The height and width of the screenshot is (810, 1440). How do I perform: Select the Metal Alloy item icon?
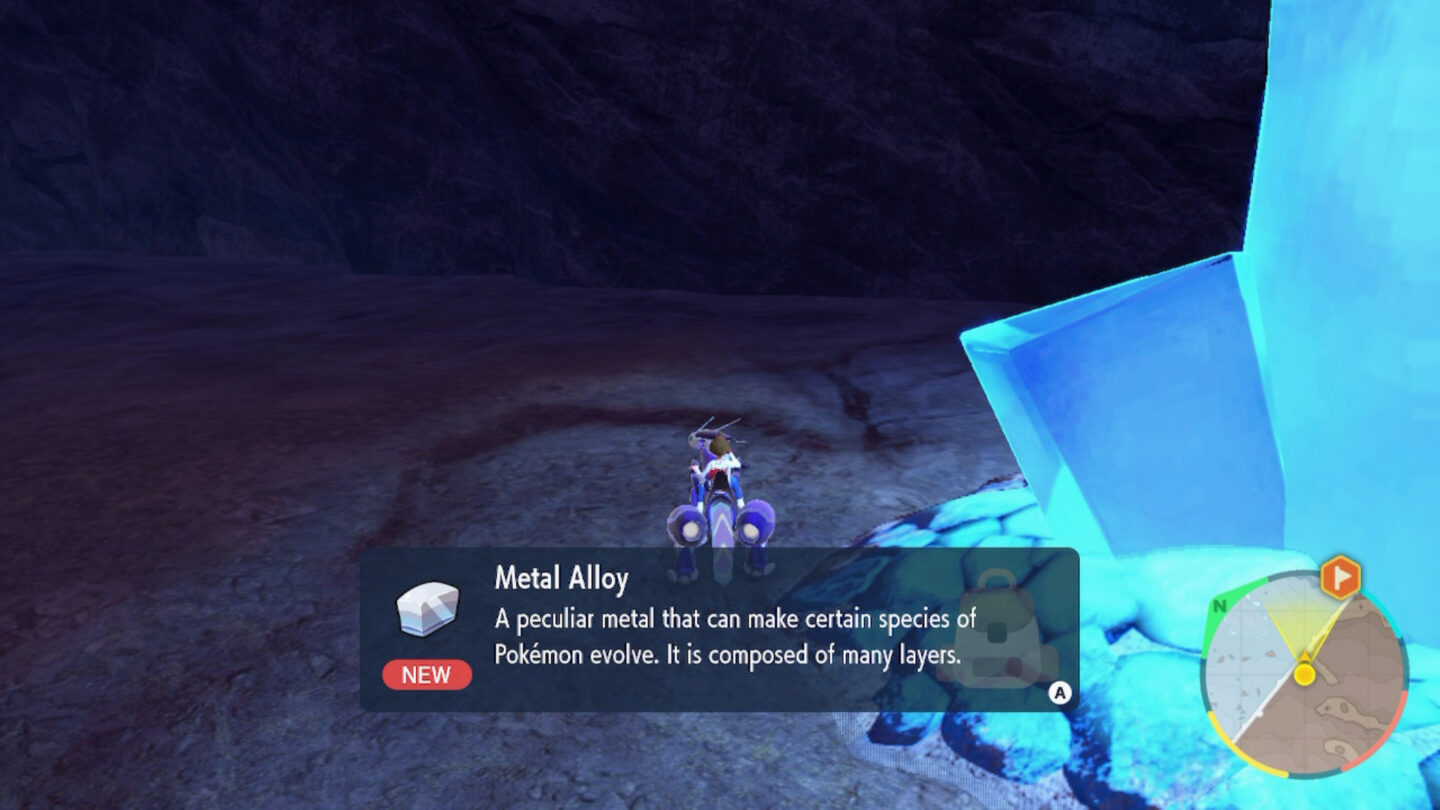pyautogui.click(x=428, y=610)
